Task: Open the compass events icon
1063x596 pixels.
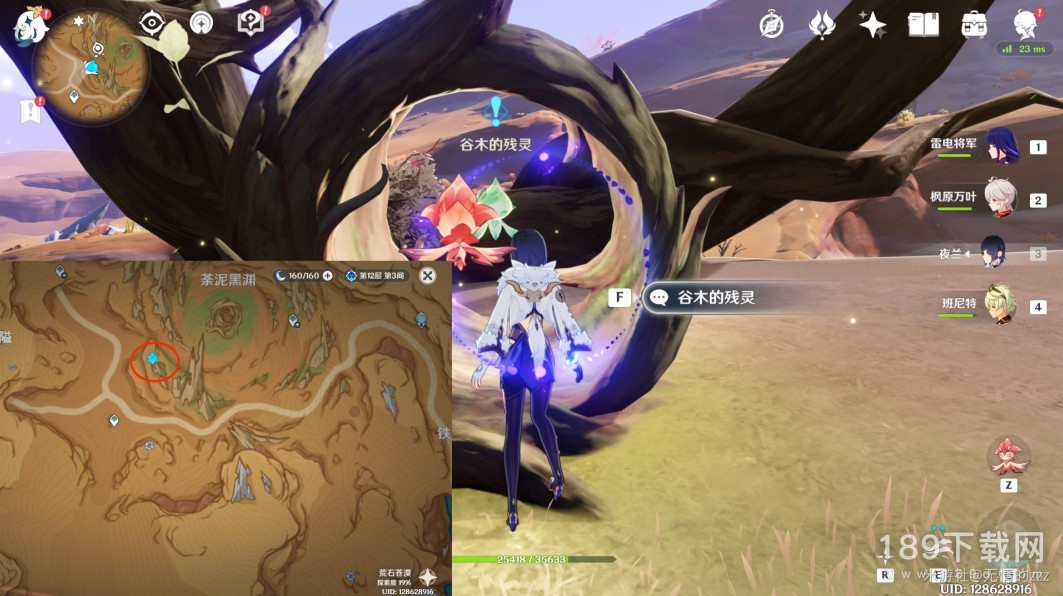Action: [x=771, y=25]
